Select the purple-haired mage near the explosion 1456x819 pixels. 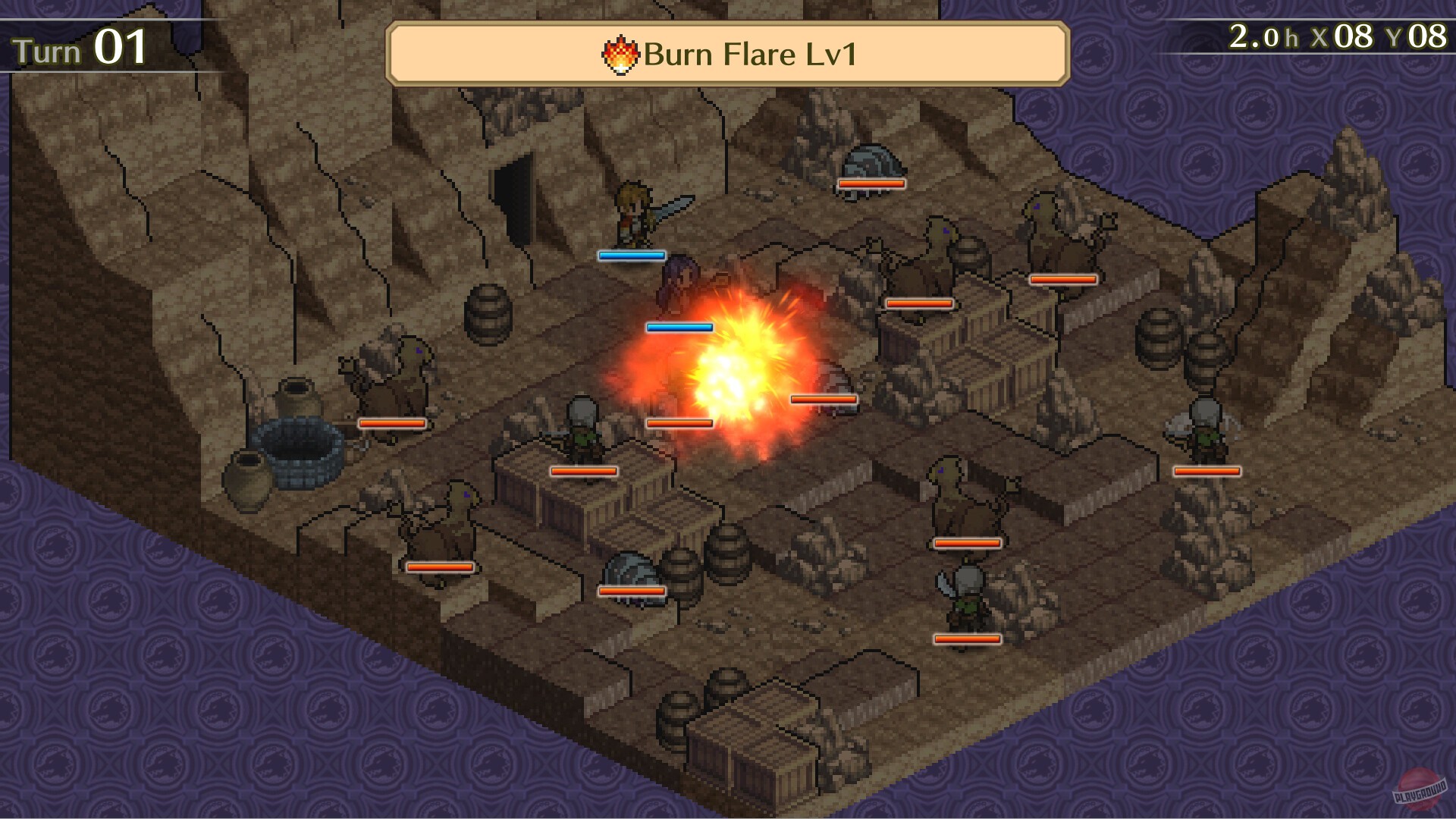click(679, 288)
